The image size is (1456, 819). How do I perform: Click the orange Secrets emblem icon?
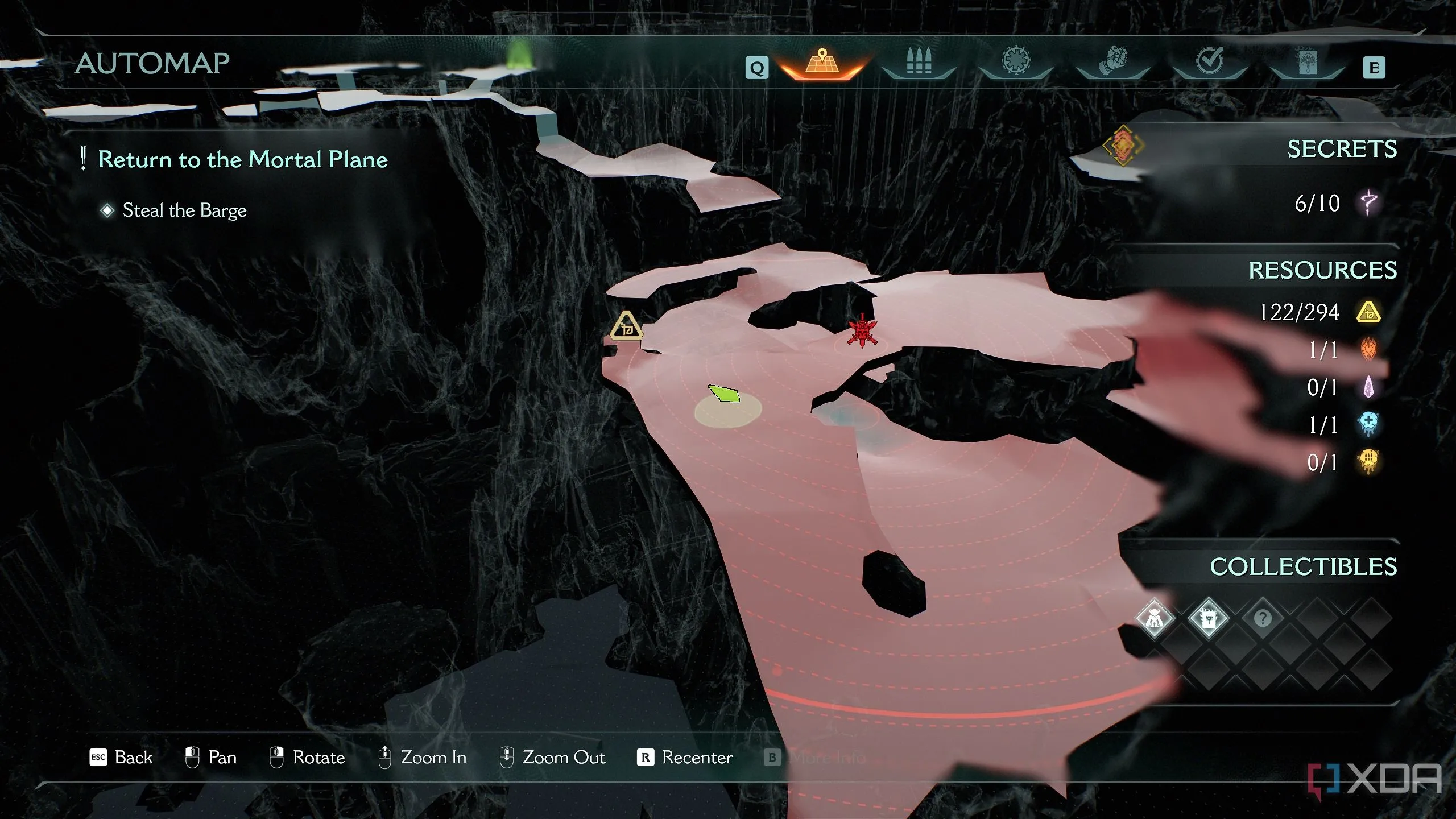pos(1123,146)
